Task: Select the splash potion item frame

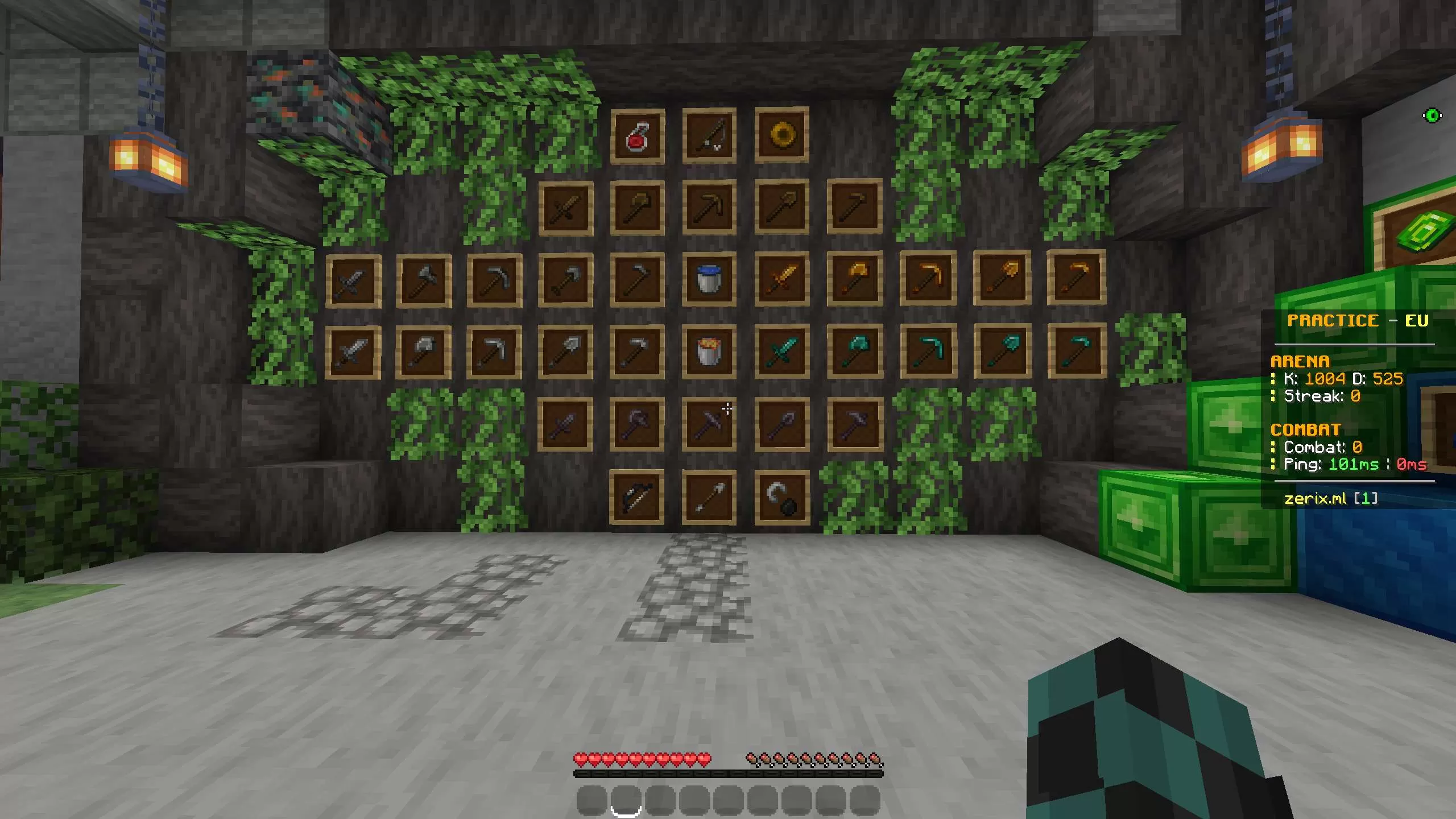Action: (x=638, y=135)
